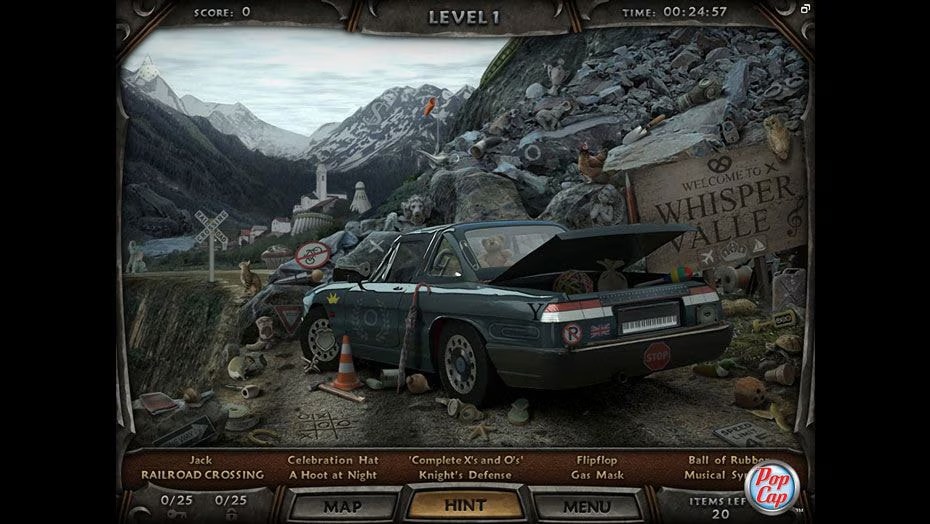930x524 pixels.
Task: Click the restore window icon
Action: (x=805, y=9)
